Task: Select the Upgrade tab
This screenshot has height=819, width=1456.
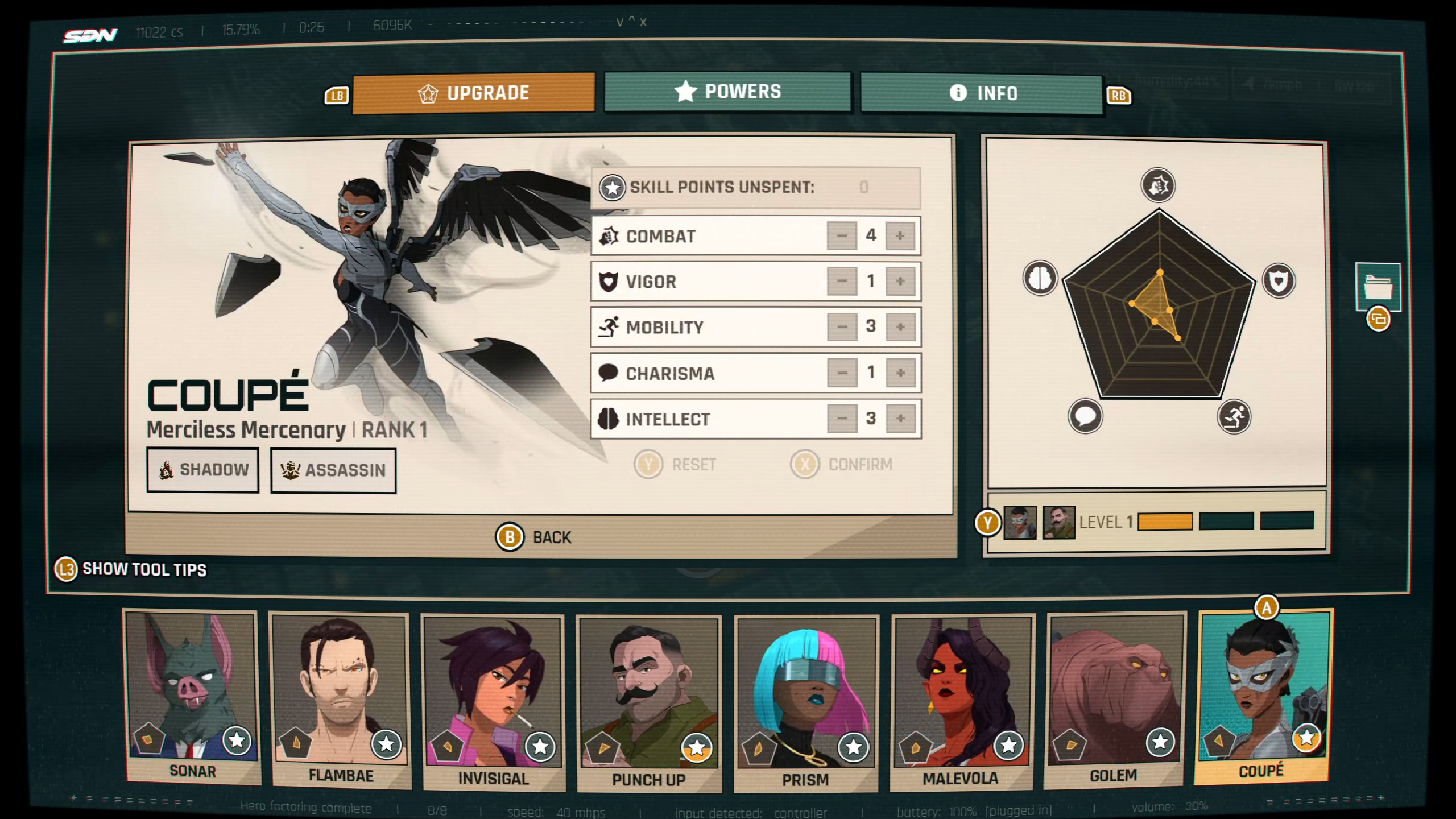Action: click(473, 93)
